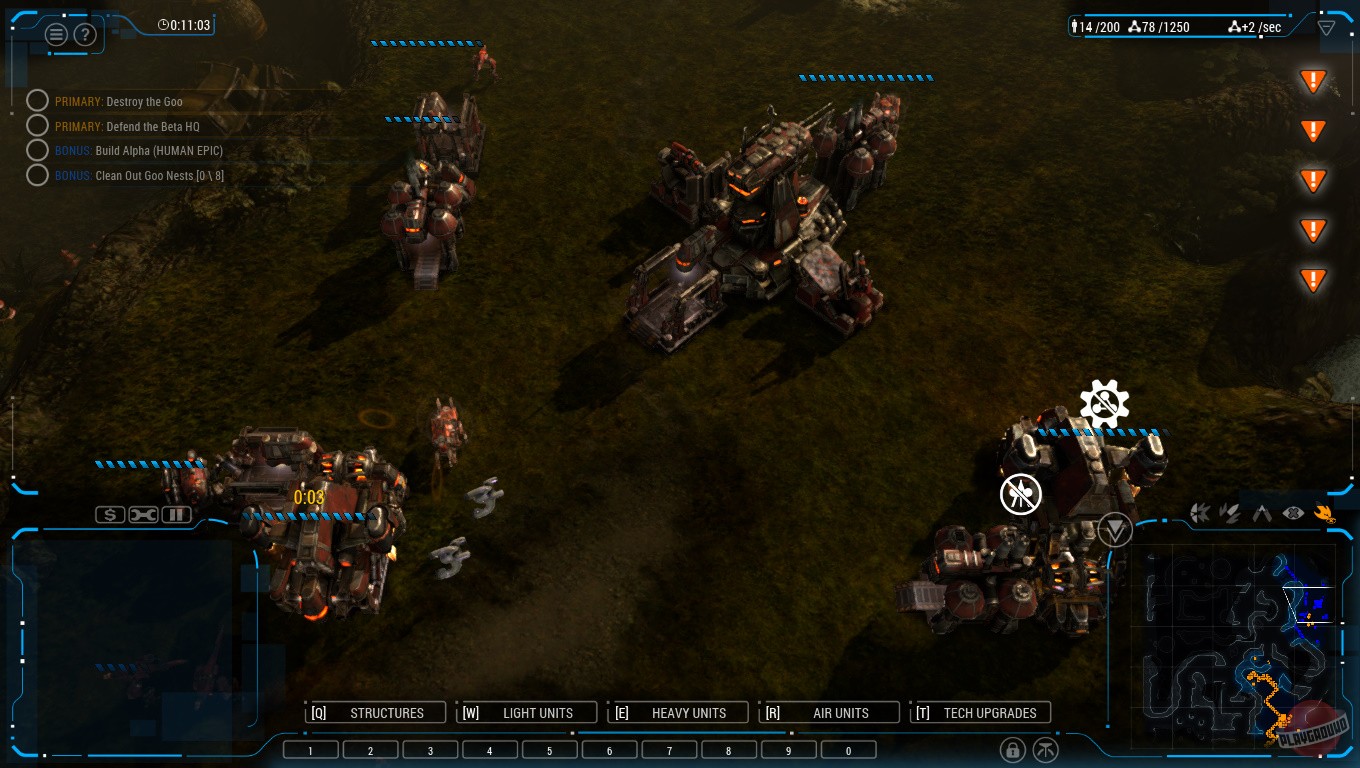Open the hamburger menu in the top-left corner

tap(56, 33)
